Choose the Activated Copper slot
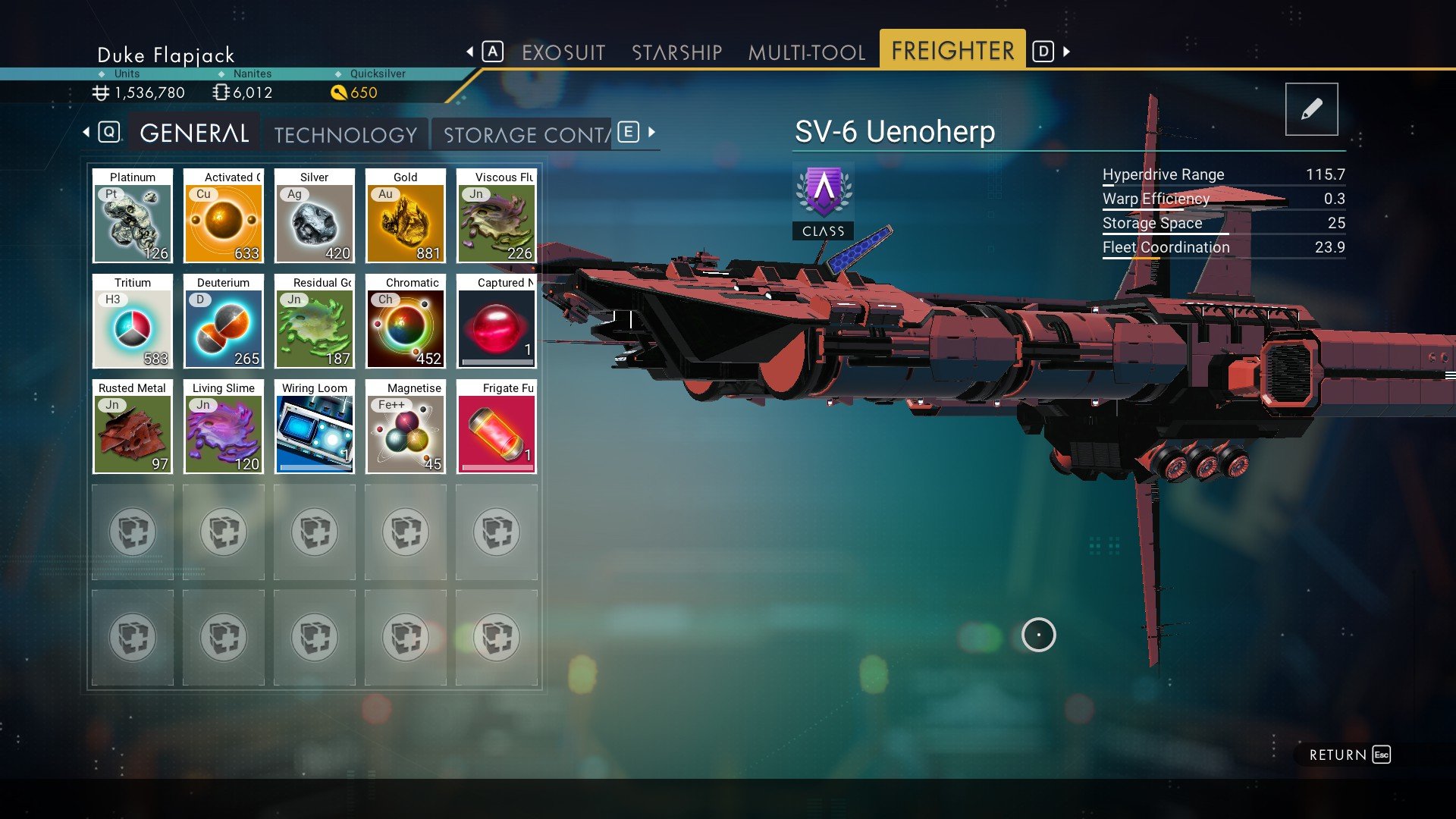This screenshot has width=1456, height=819. coord(224,216)
